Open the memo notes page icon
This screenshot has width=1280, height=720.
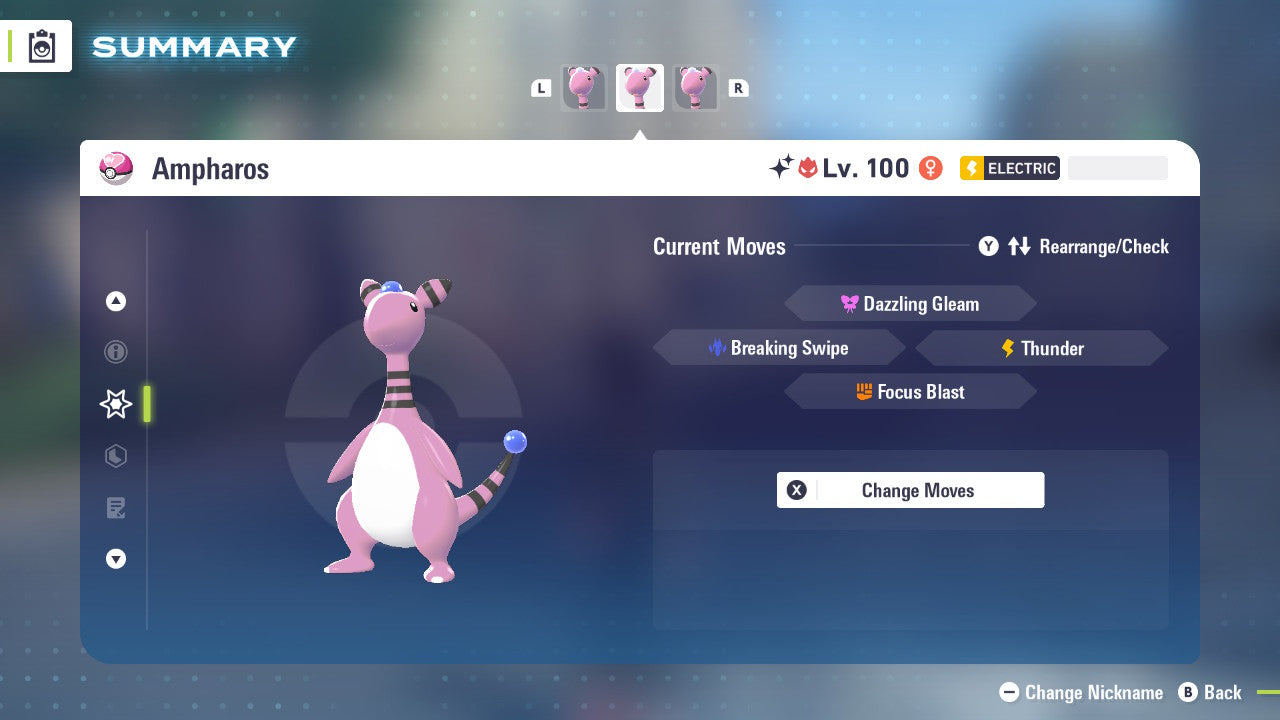tap(116, 508)
